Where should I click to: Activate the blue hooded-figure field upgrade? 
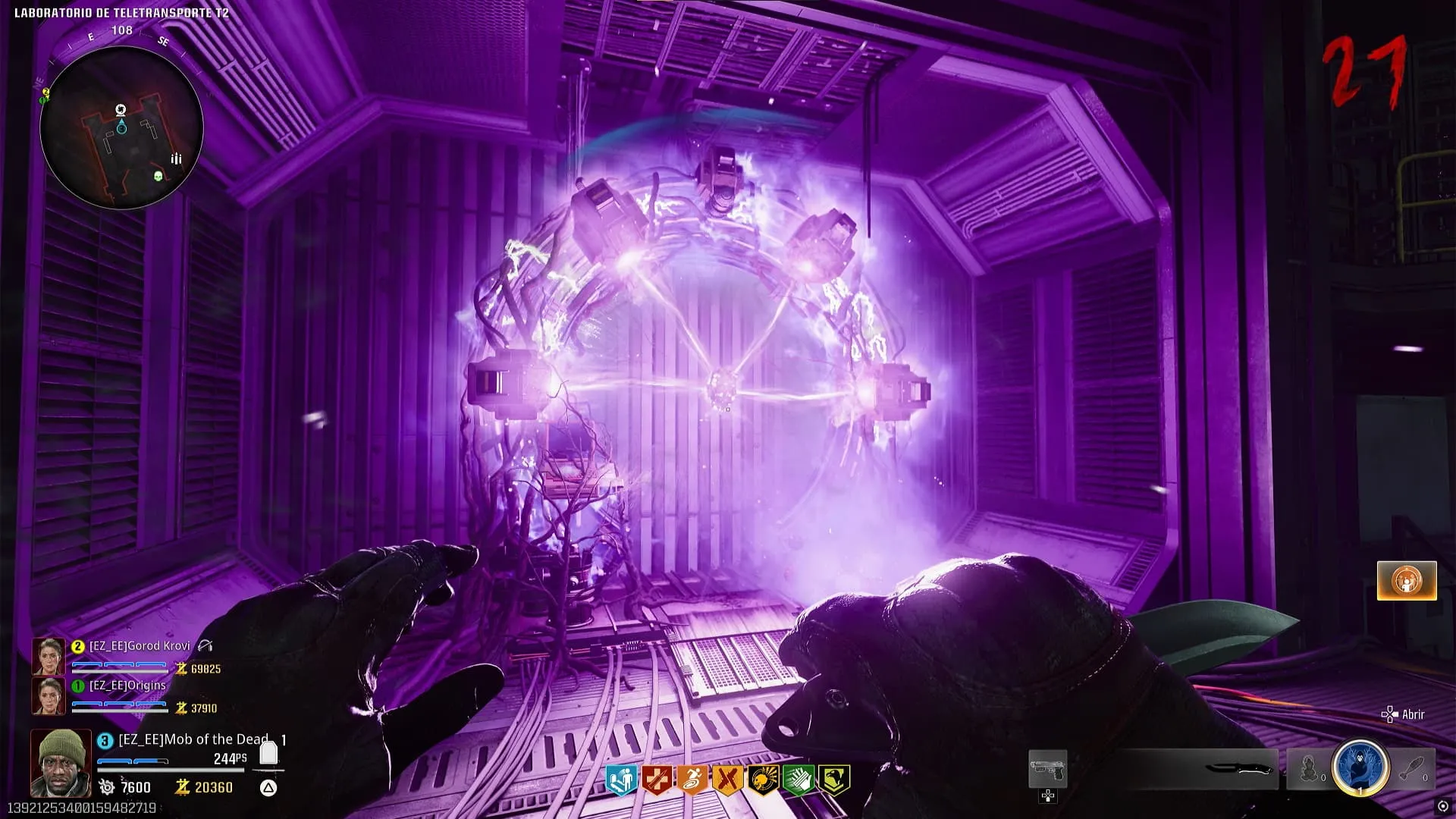[1360, 767]
